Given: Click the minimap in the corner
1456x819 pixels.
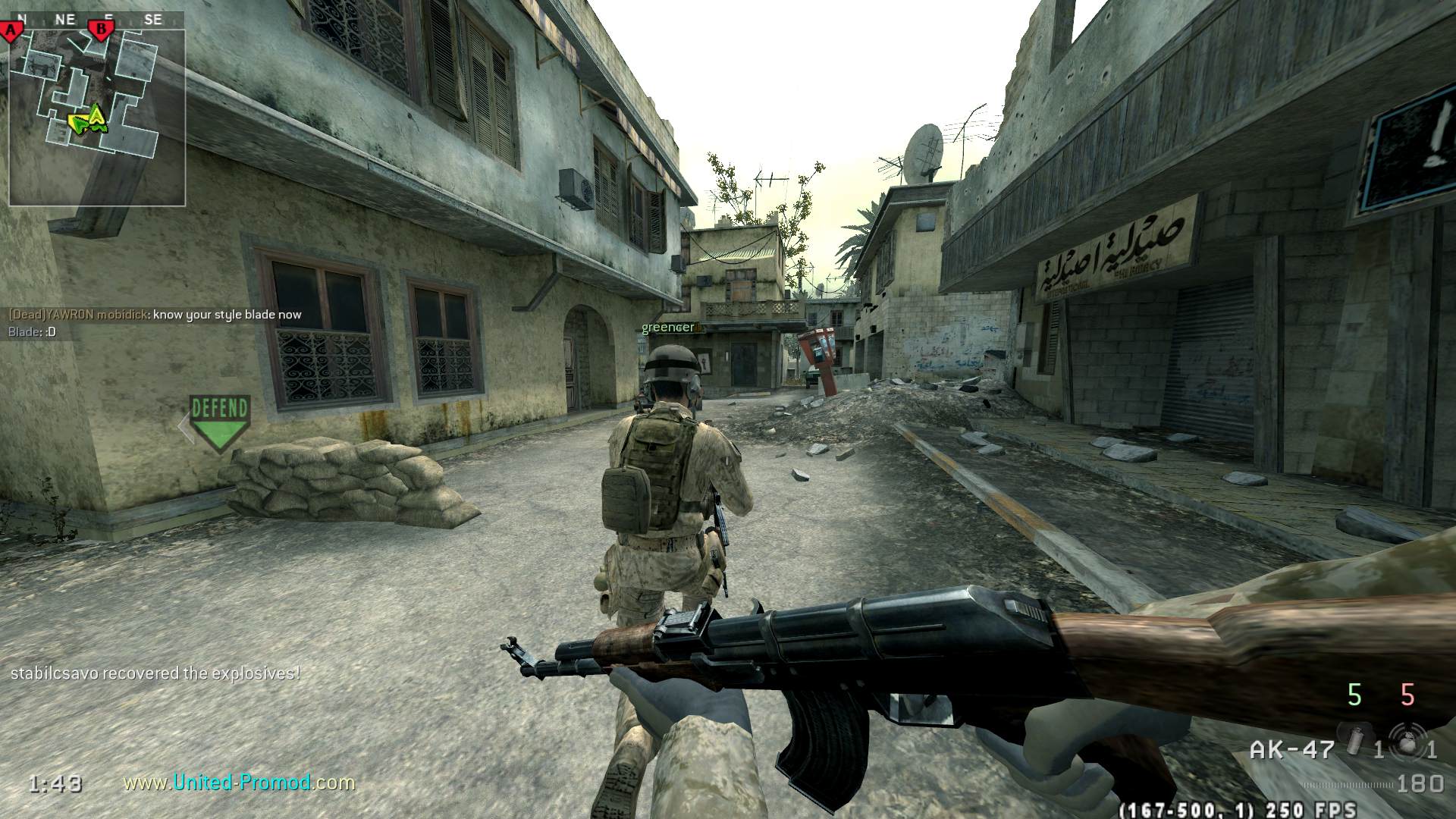Looking at the screenshot, I should (x=97, y=118).
